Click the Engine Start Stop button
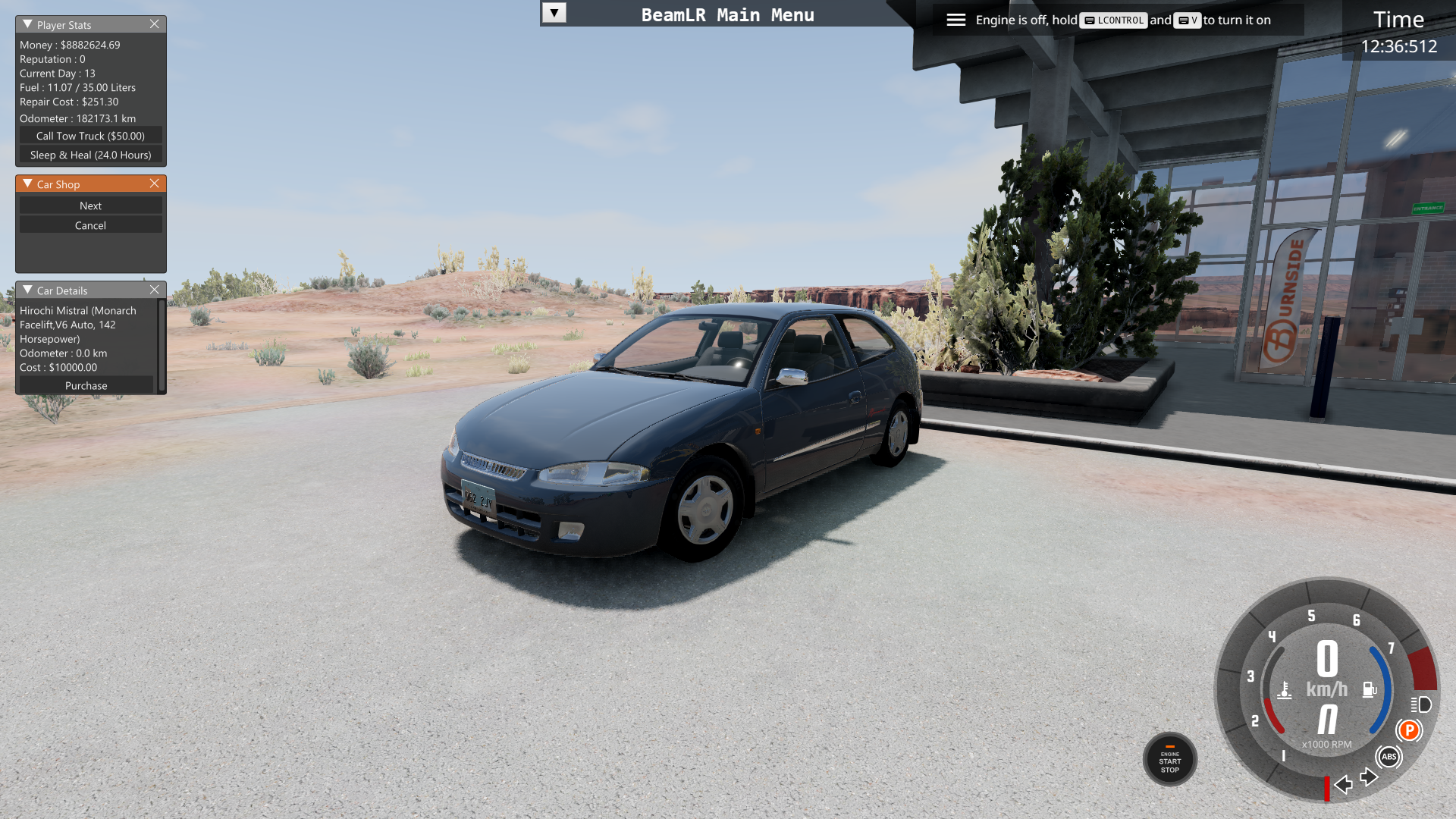Image resolution: width=1456 pixels, height=819 pixels. point(1169,759)
